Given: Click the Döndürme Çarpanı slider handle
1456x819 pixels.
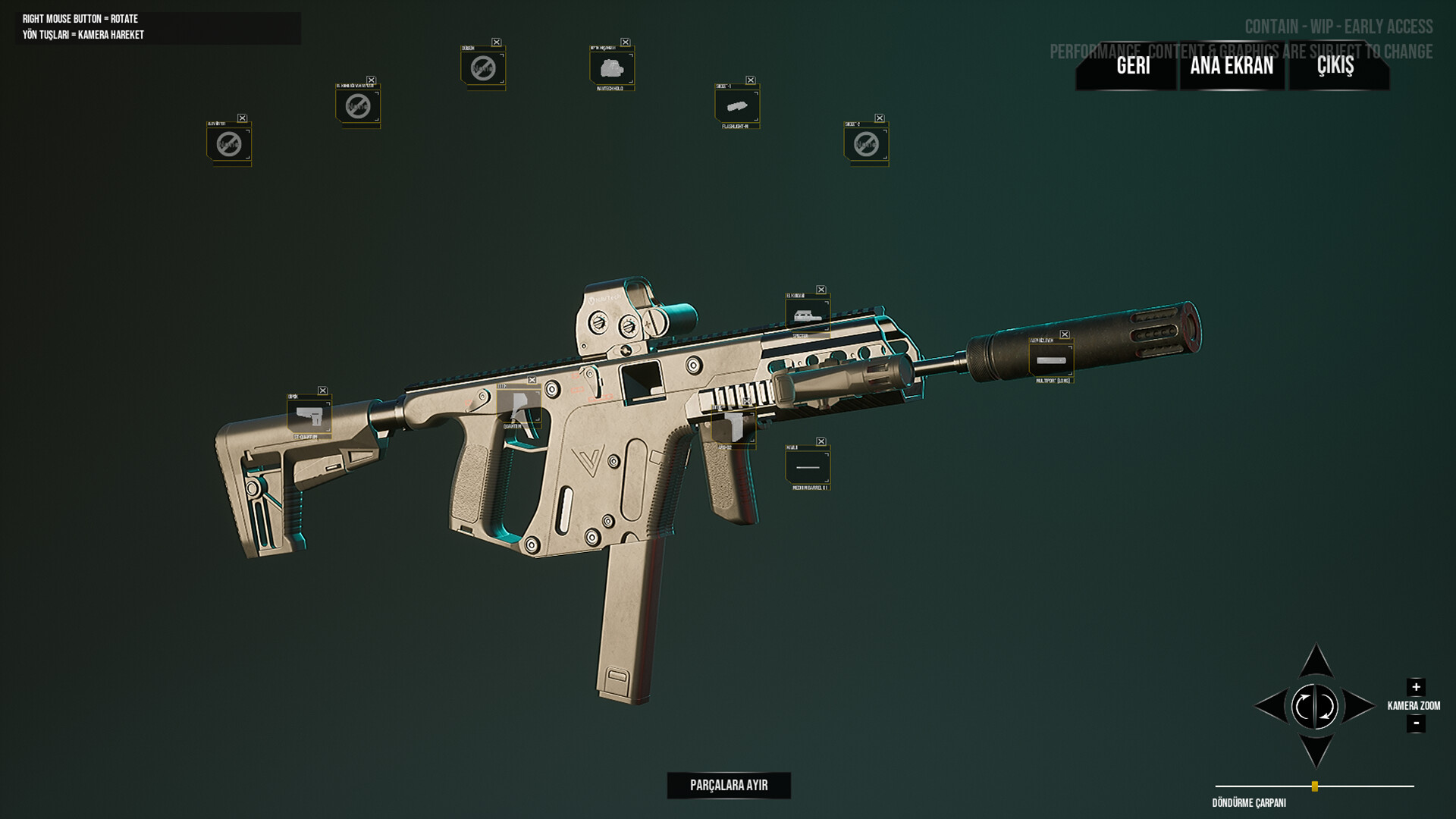Looking at the screenshot, I should click(1315, 786).
